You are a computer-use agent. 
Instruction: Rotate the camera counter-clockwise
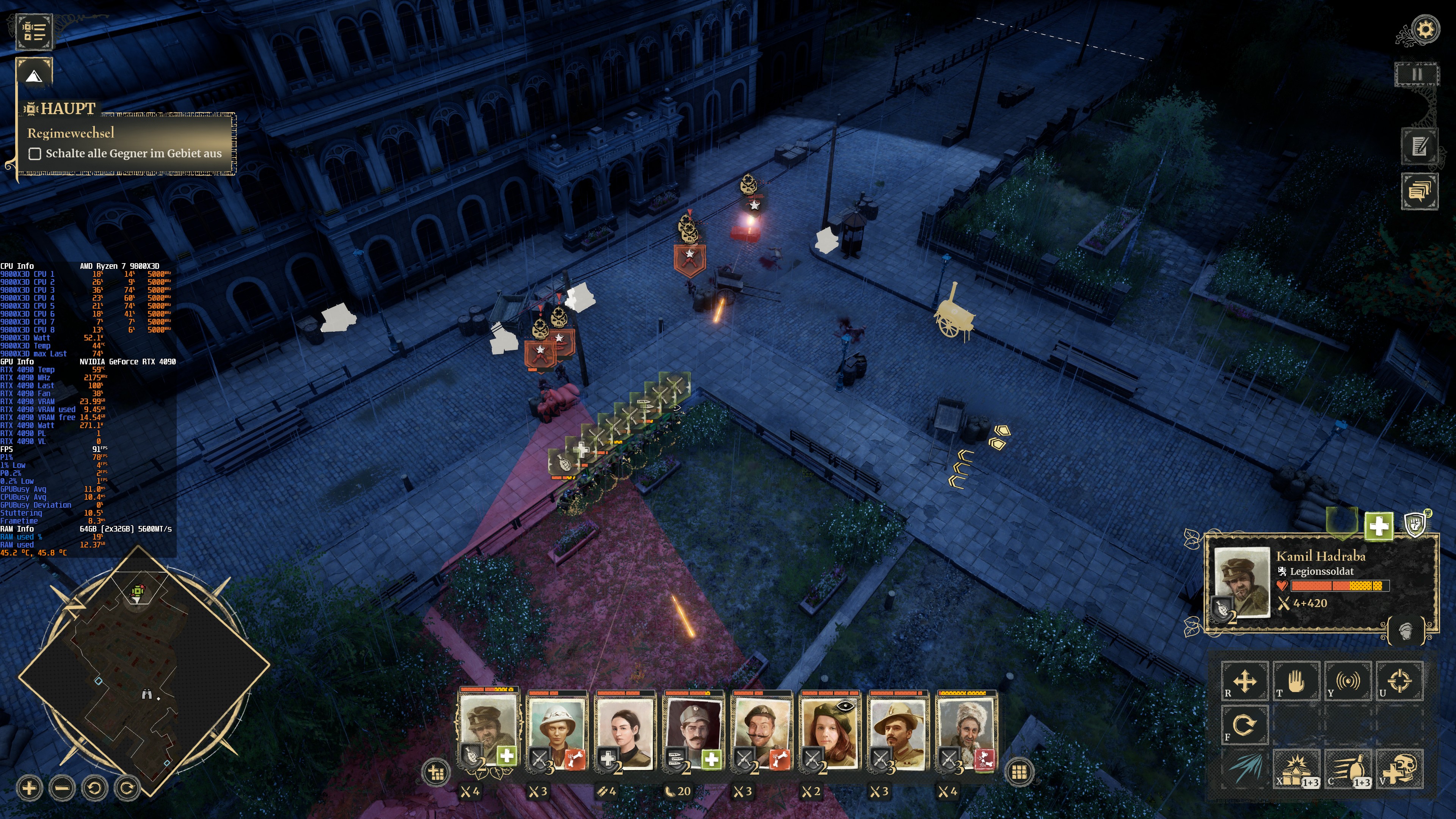tap(94, 788)
